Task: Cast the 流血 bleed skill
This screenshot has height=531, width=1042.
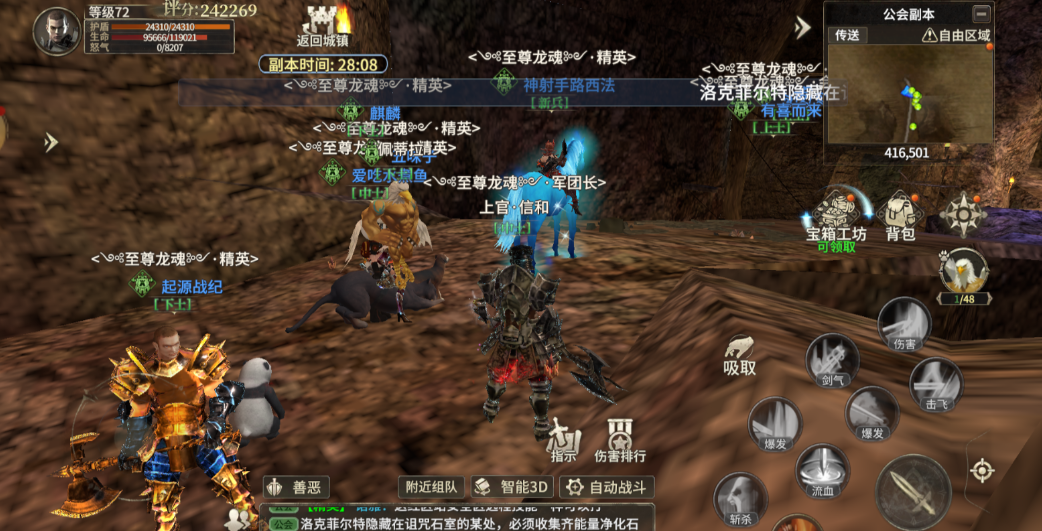Action: point(822,471)
